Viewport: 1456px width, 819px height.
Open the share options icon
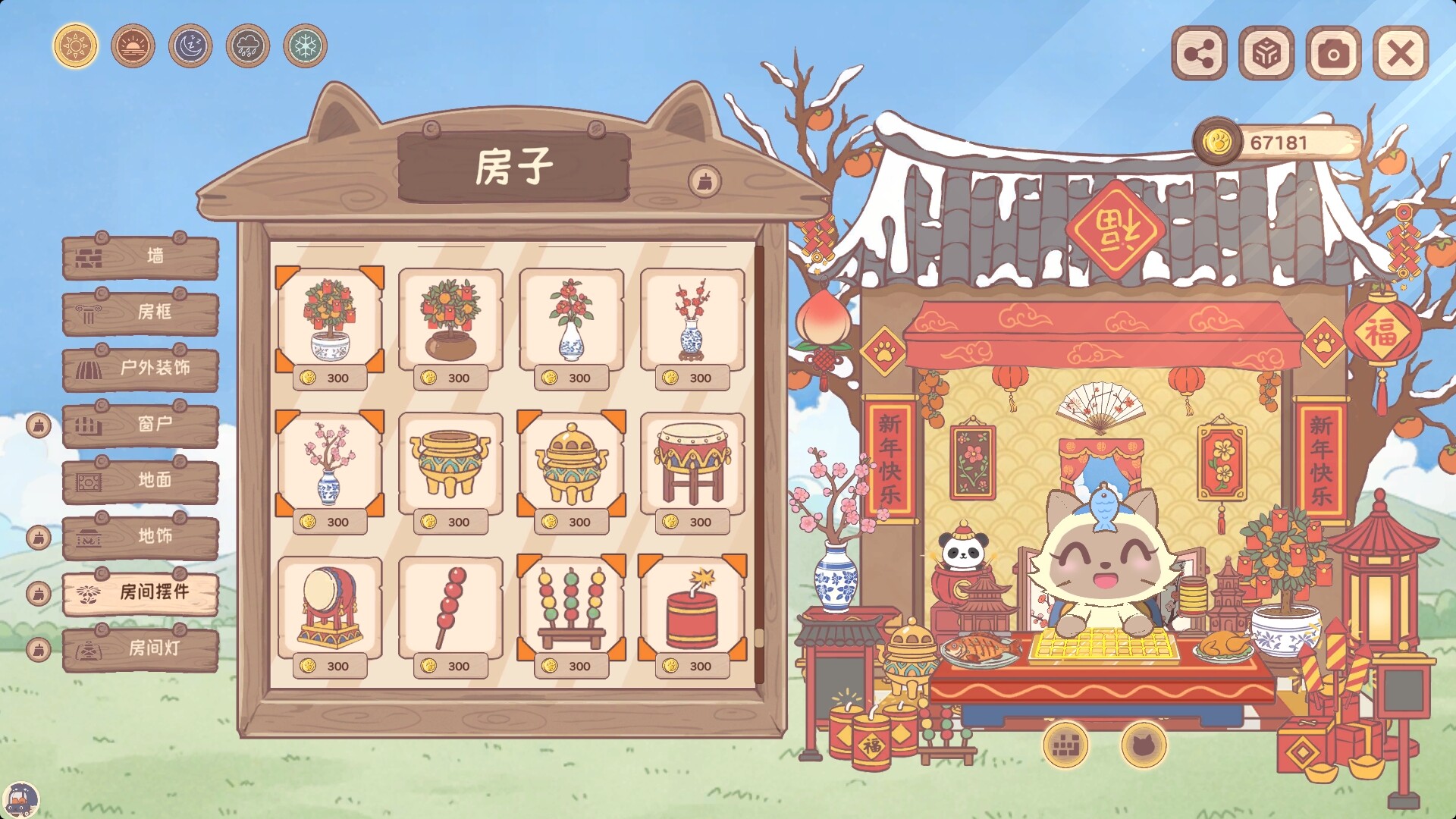tap(1200, 54)
